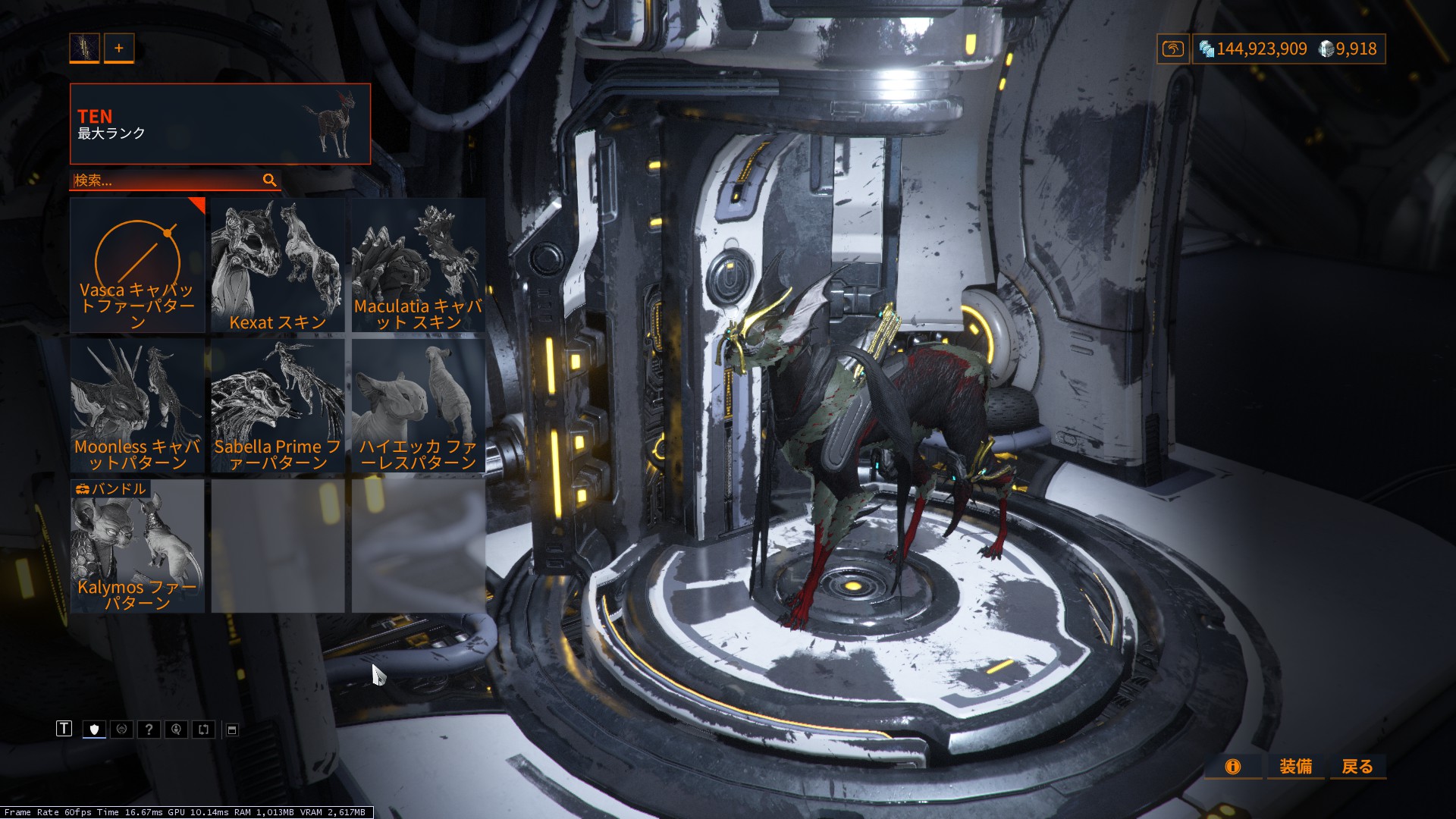Select the shield filter icon
The image size is (1456, 819).
click(94, 730)
